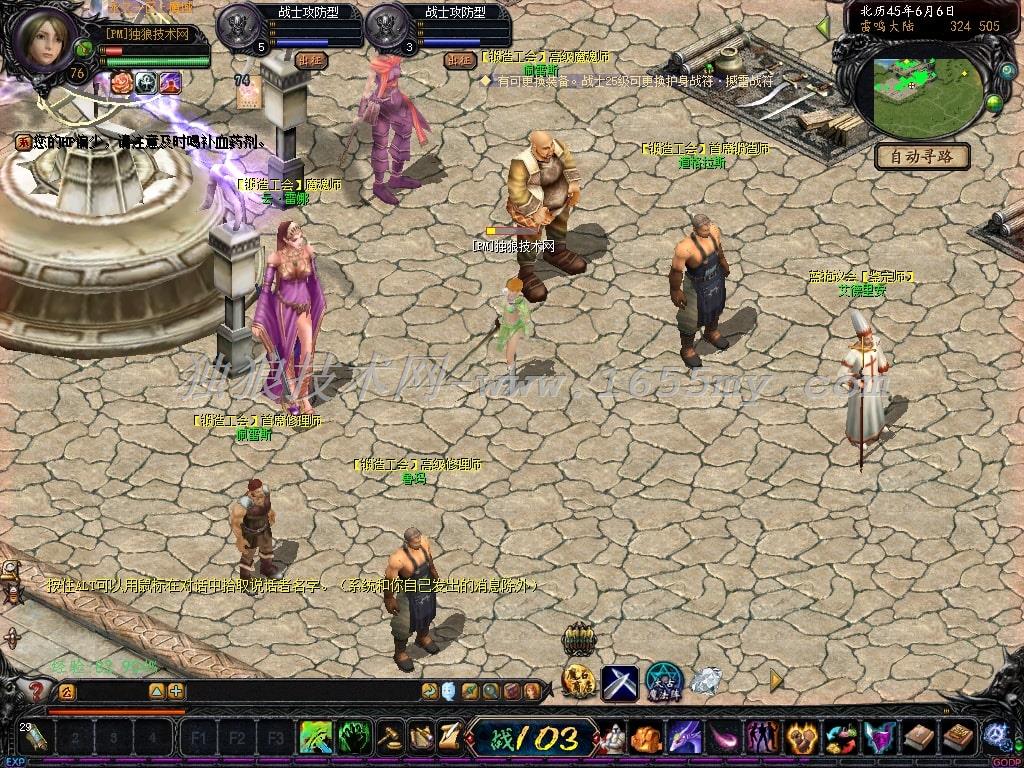Click the hammer icon on the bottom bar
Viewport: 1024px width, 768px height.
pyautogui.click(x=391, y=738)
